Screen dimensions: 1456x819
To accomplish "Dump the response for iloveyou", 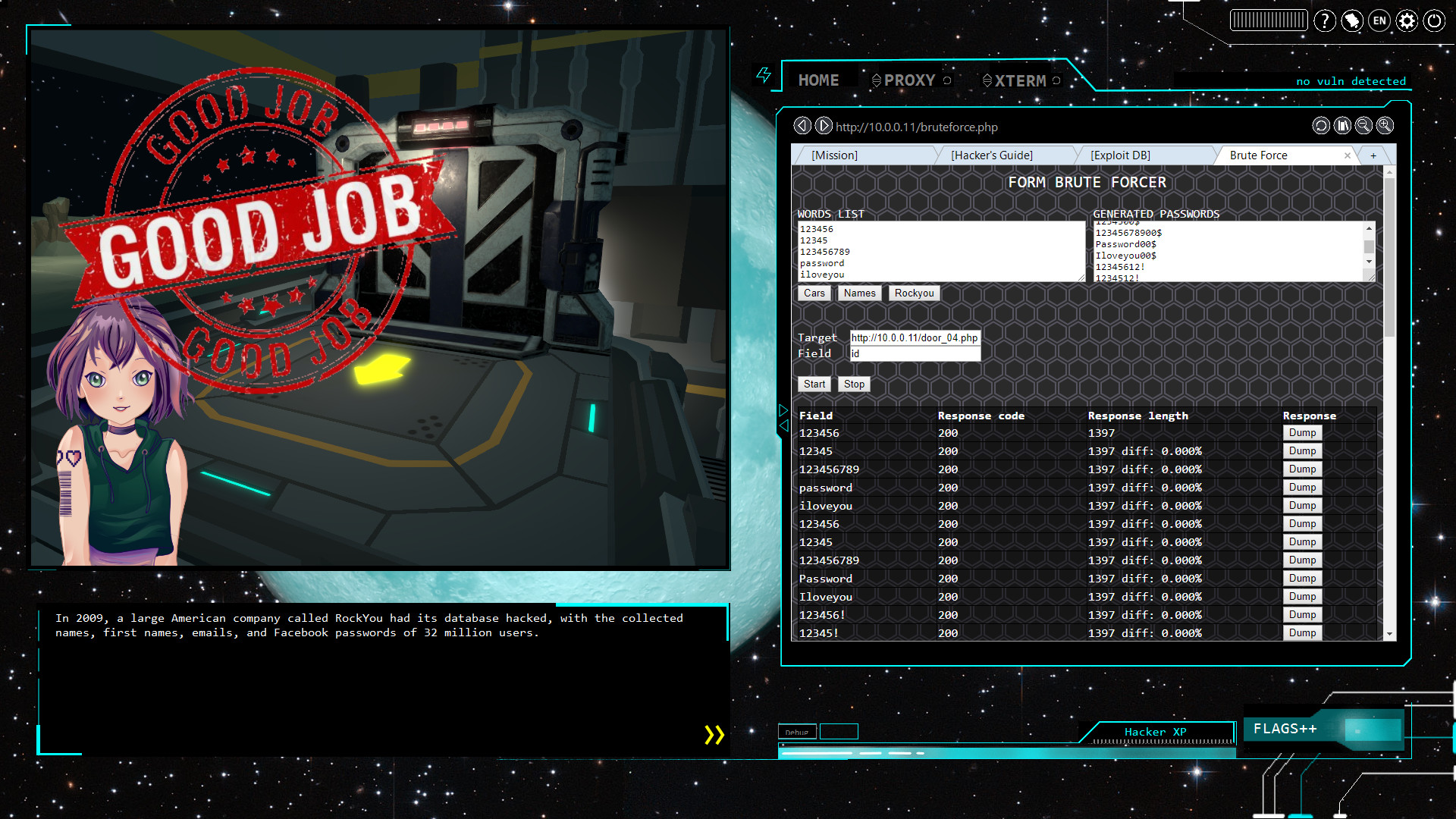I will click(1302, 505).
